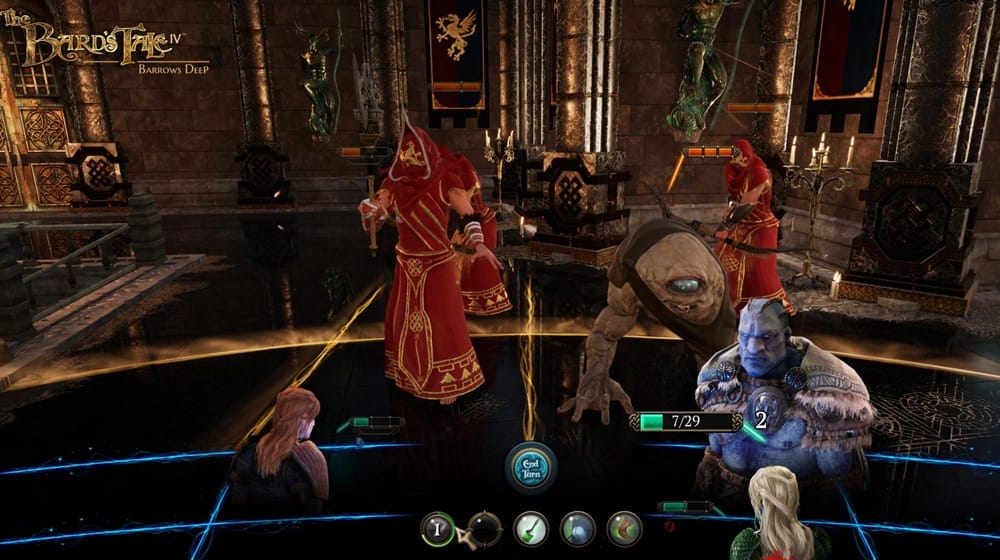Use the blue mace strike ability
The width and height of the screenshot is (1000, 560).
(577, 527)
